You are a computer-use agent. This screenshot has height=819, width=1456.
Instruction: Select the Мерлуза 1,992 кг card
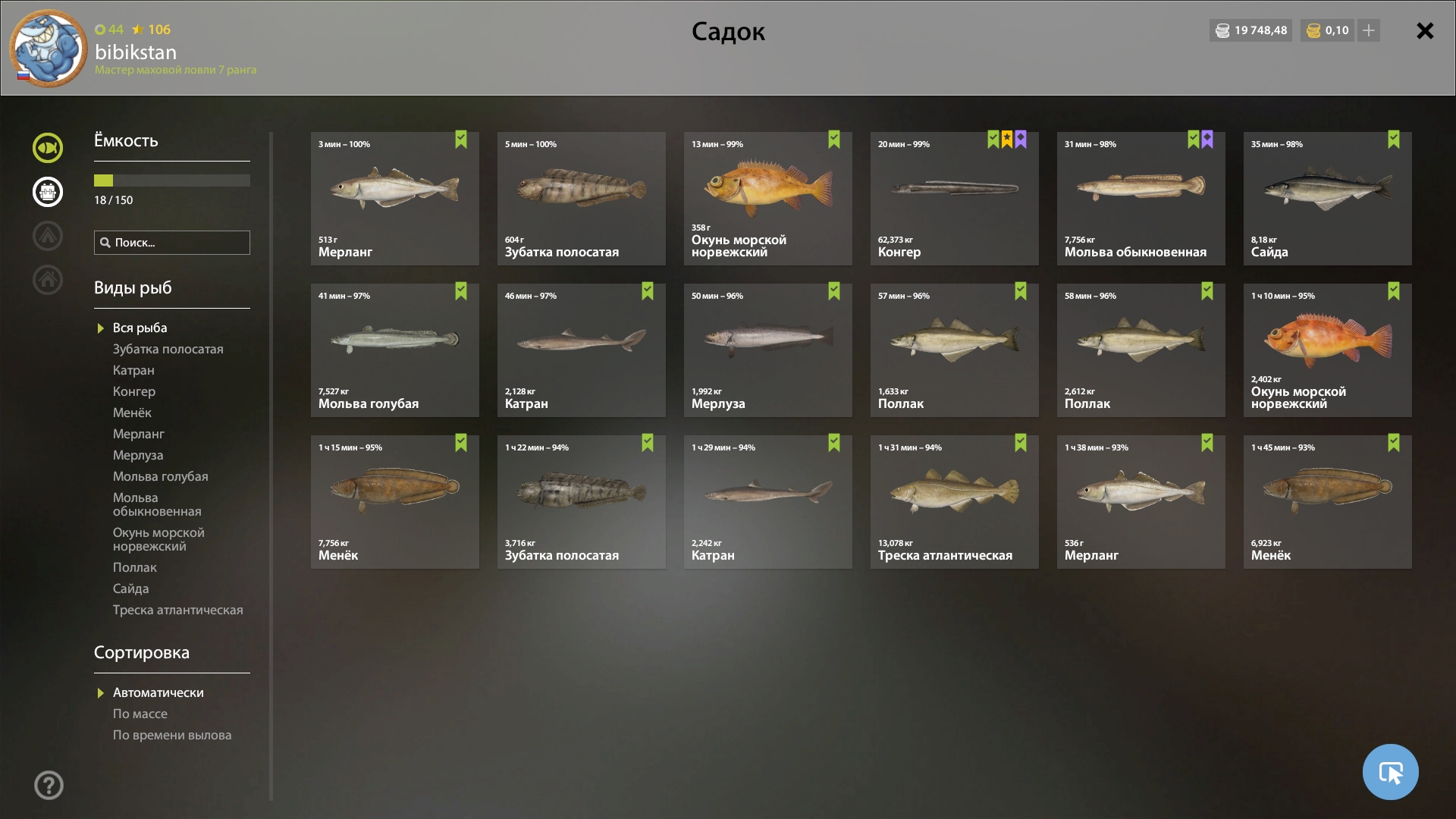tap(767, 350)
